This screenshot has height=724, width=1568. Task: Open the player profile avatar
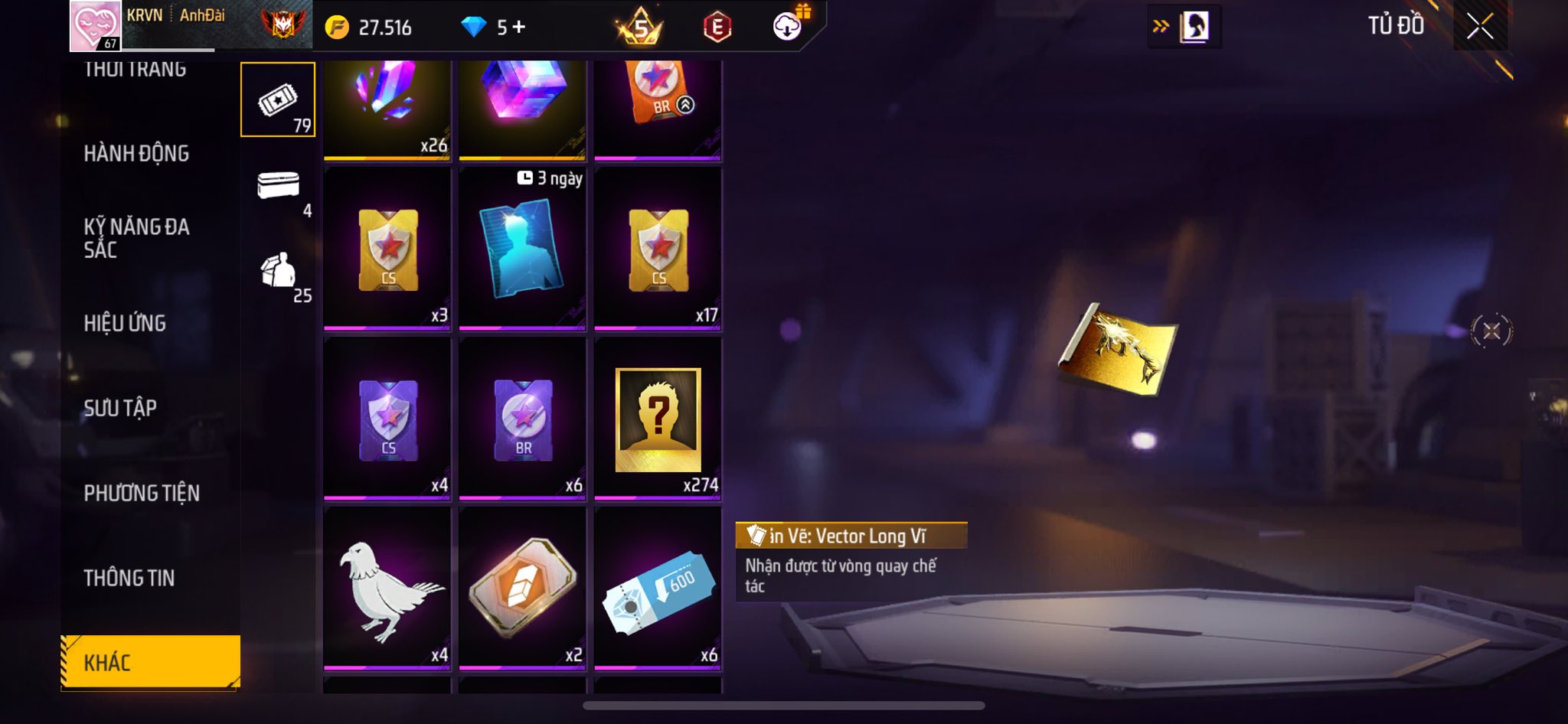coord(96,26)
